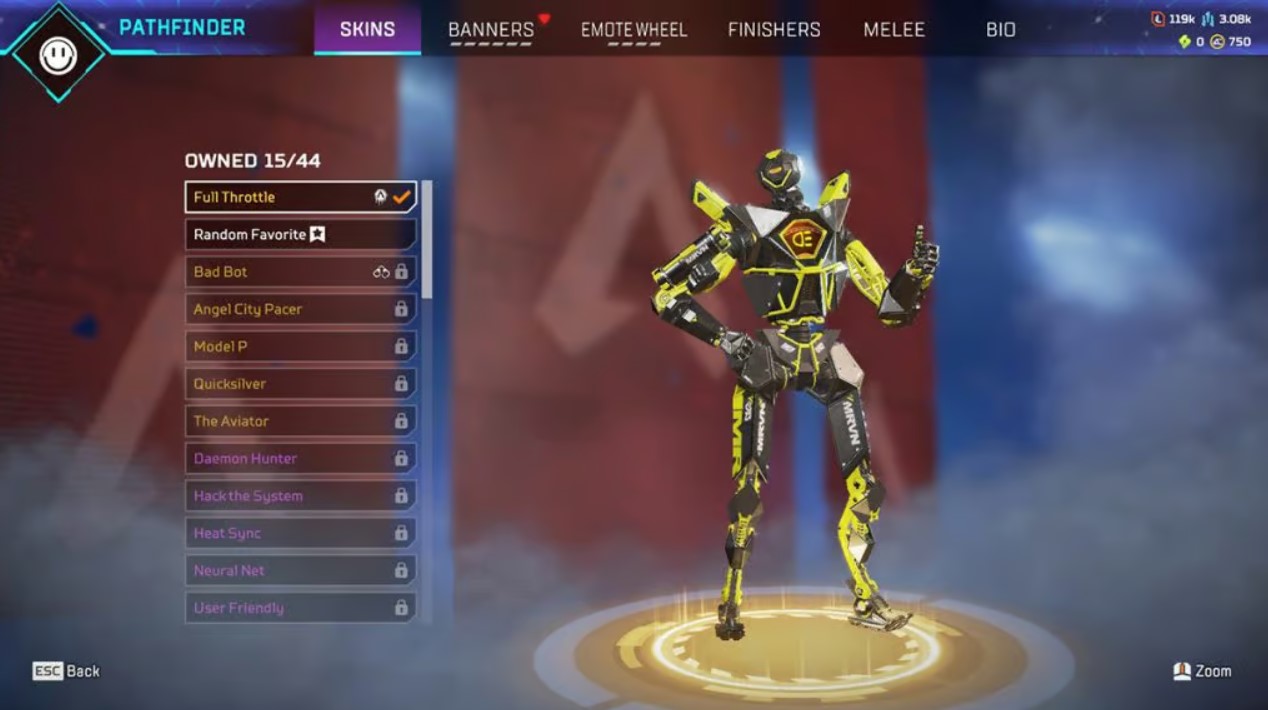Open Pathfinder's Bio tab
The width and height of the screenshot is (1268, 710).
[x=1001, y=29]
